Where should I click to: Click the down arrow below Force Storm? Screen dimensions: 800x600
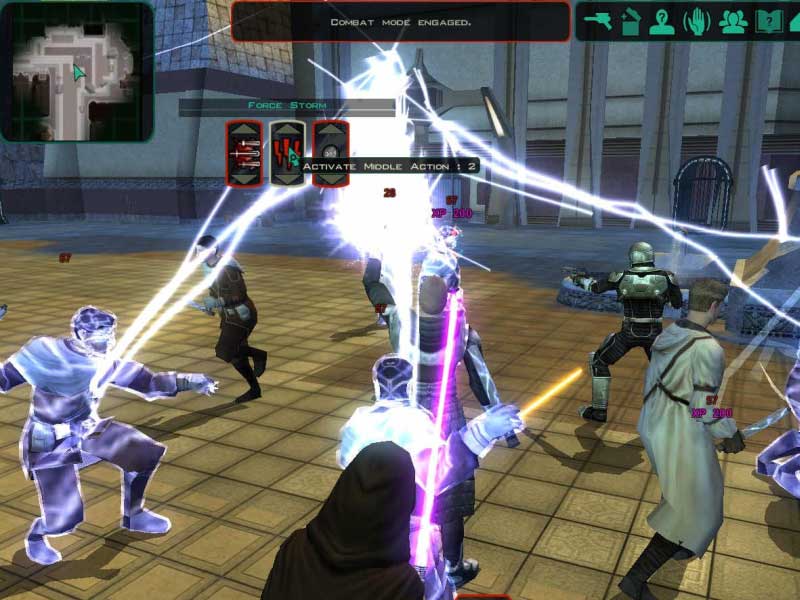pyautogui.click(x=287, y=177)
